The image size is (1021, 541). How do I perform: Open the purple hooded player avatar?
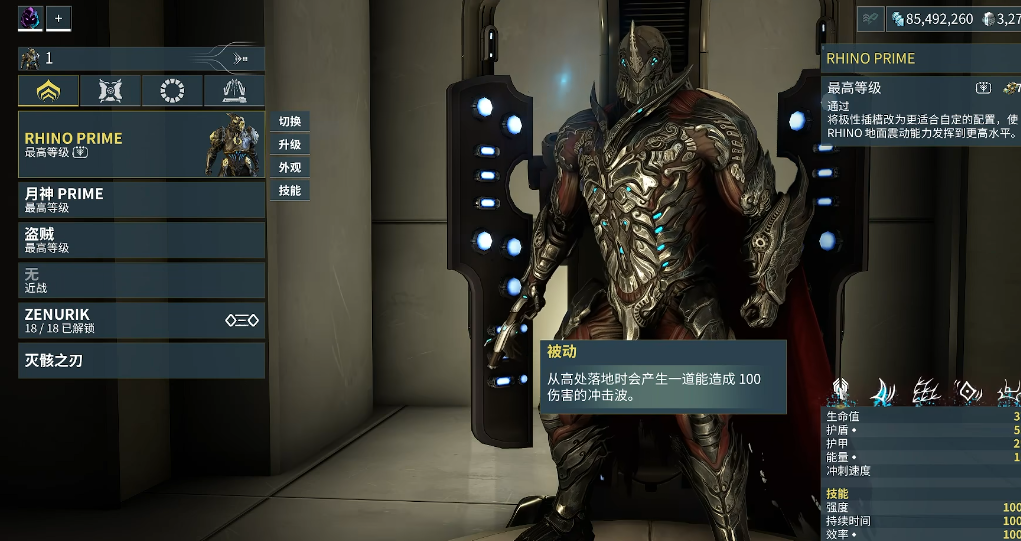coord(30,18)
